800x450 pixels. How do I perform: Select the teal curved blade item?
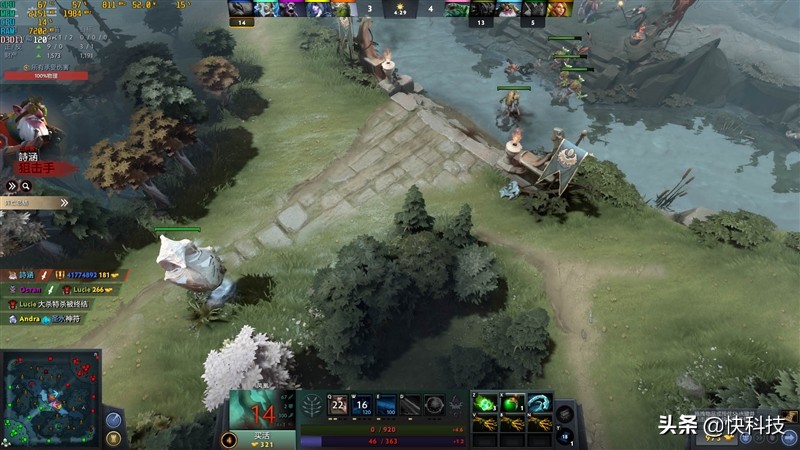[x=539, y=403]
